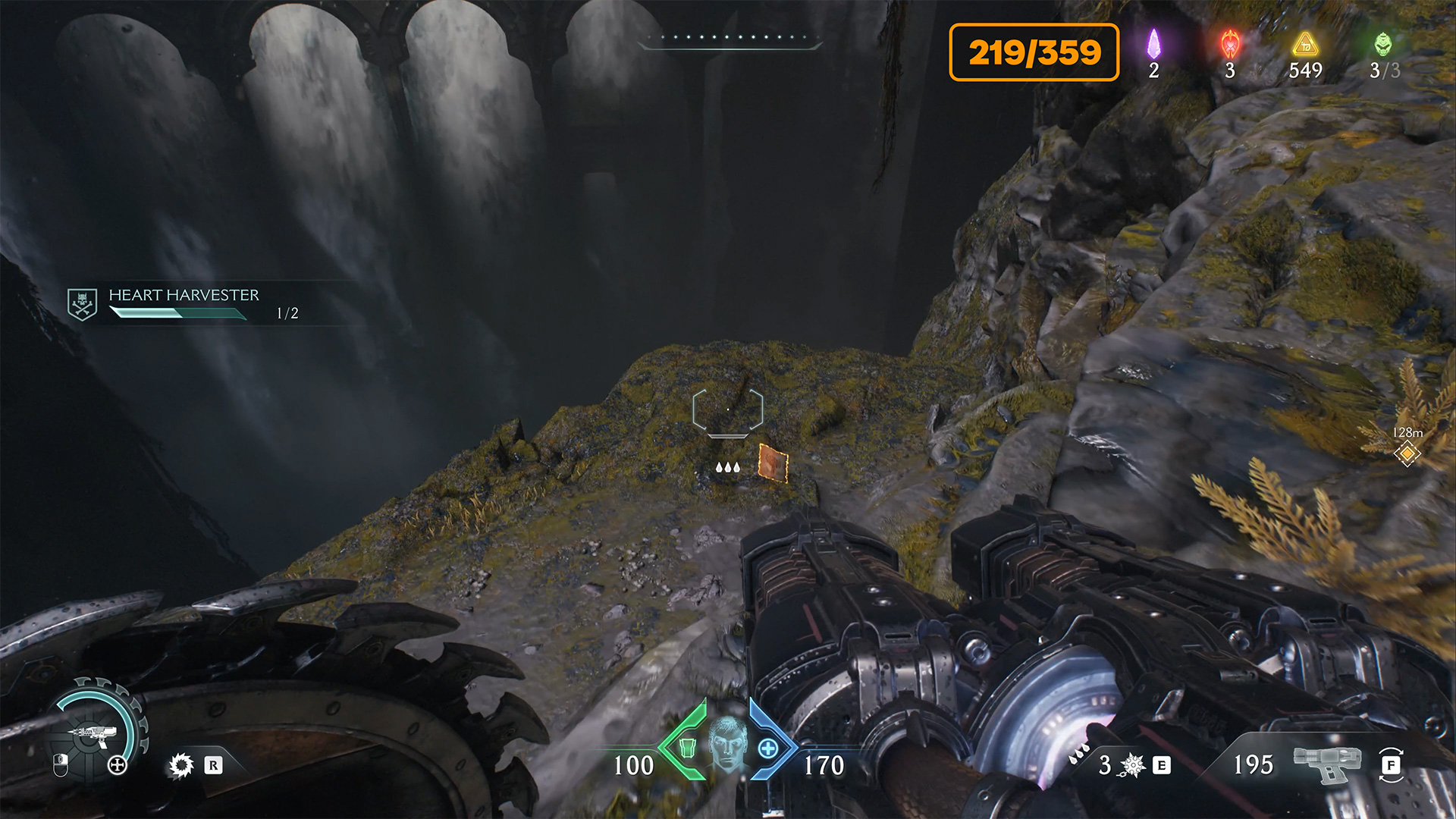Viewport: 1456px width, 819px height.
Task: Select the shield saw ability icon
Action: click(181, 765)
